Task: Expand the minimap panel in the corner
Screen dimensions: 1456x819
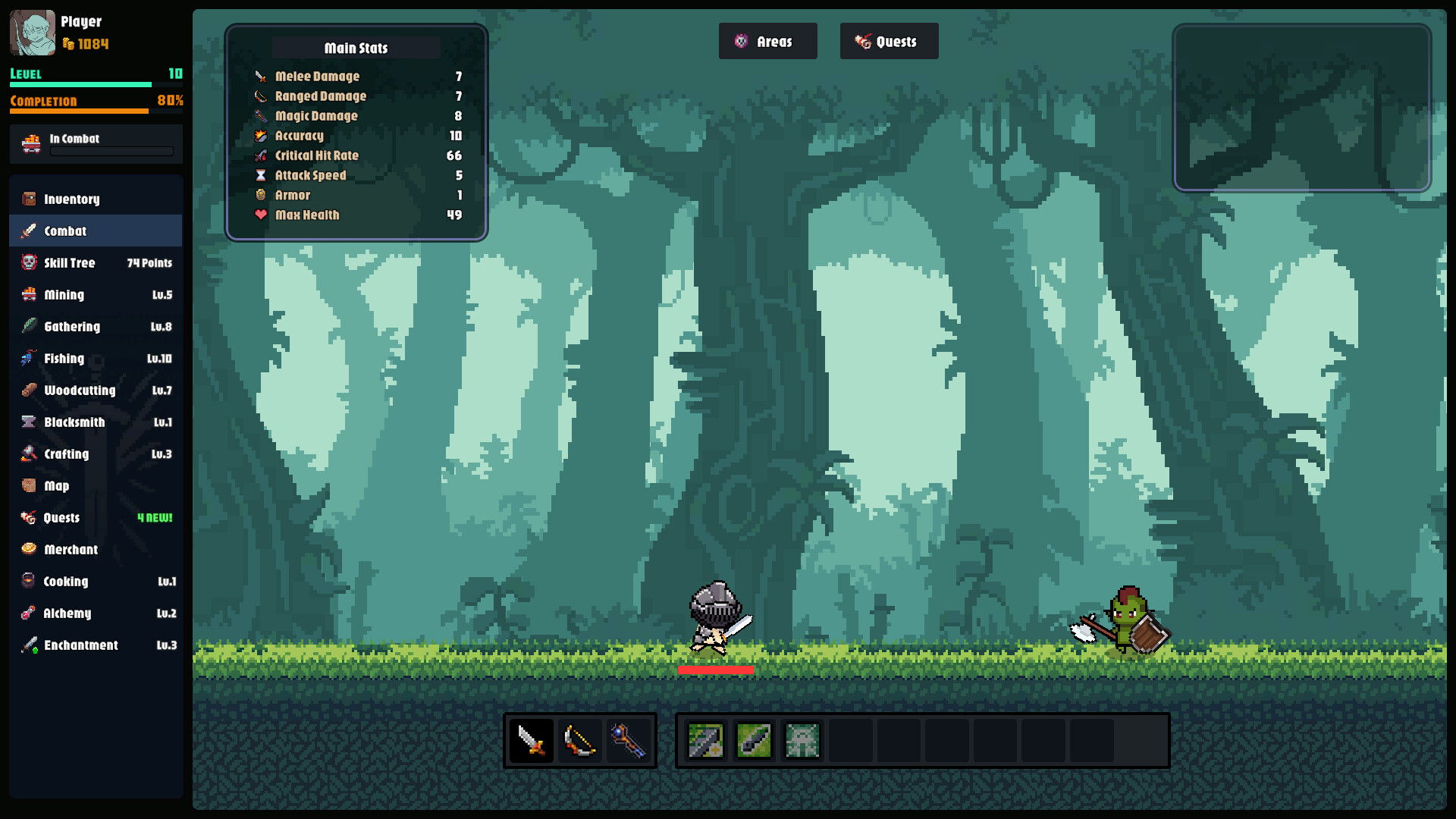Action: coord(1303,110)
